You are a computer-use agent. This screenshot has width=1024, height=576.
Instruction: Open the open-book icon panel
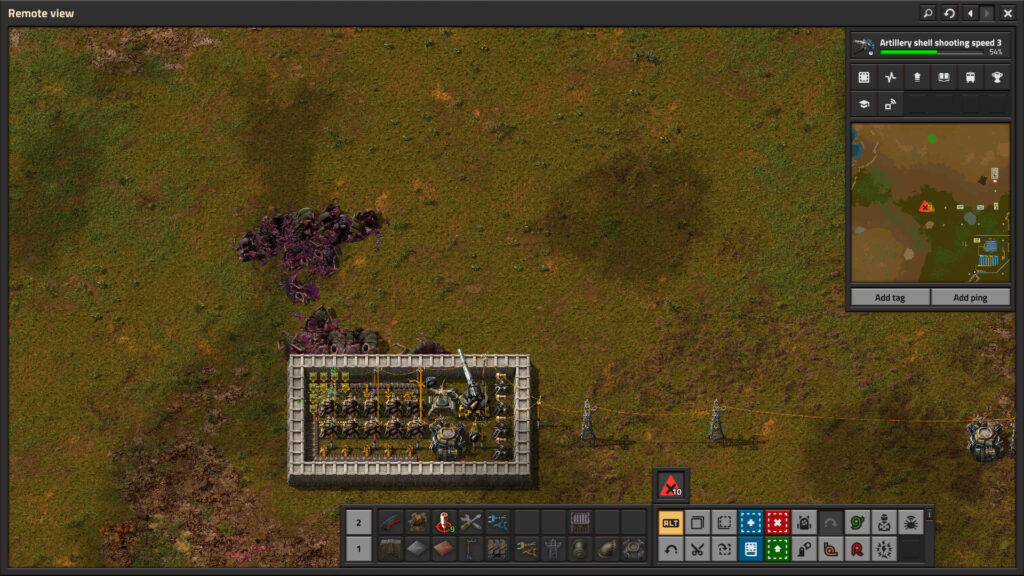tap(943, 77)
